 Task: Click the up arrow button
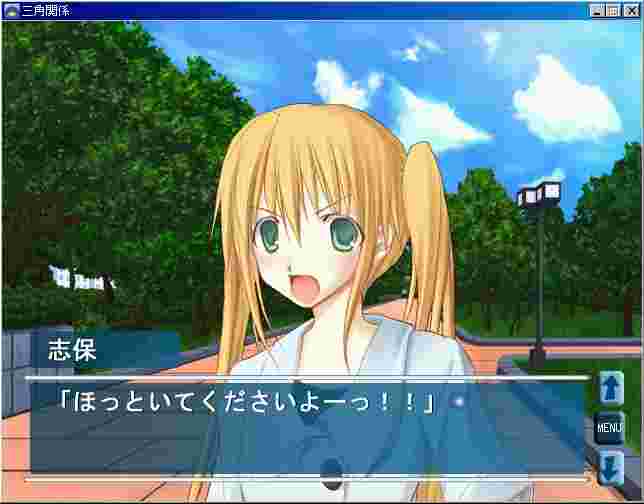tap(610, 389)
